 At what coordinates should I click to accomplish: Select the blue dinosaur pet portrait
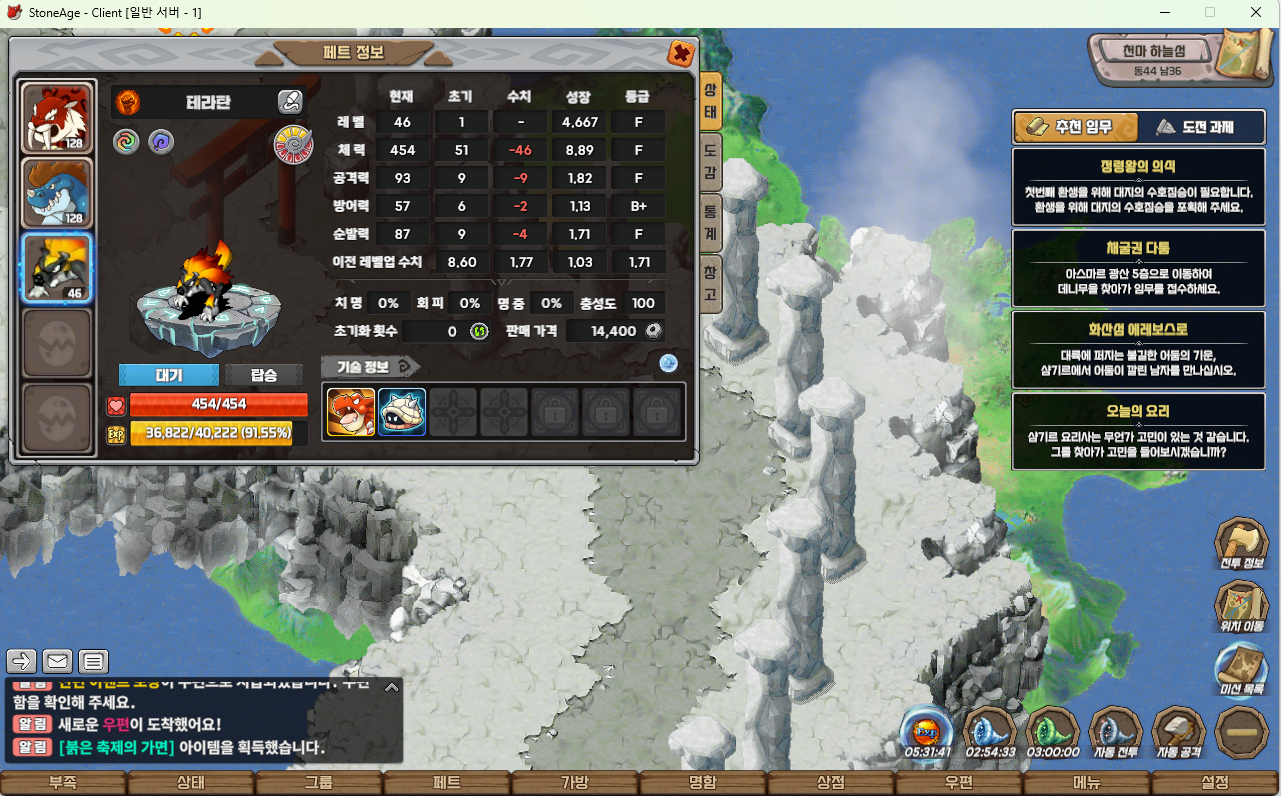tap(57, 193)
